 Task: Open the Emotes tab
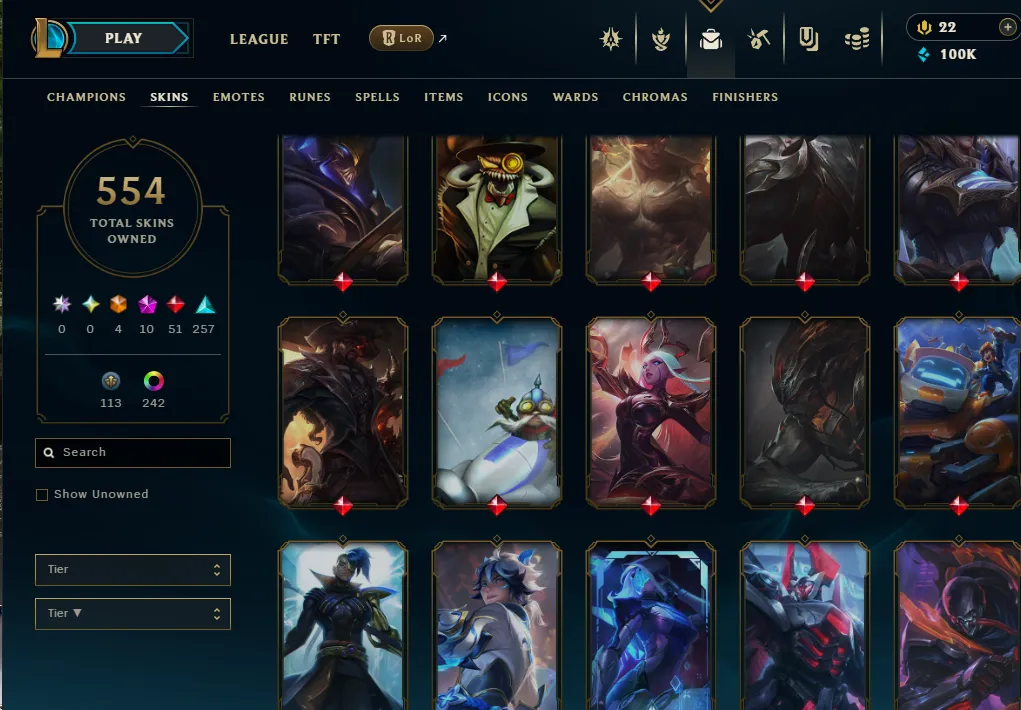(x=238, y=97)
